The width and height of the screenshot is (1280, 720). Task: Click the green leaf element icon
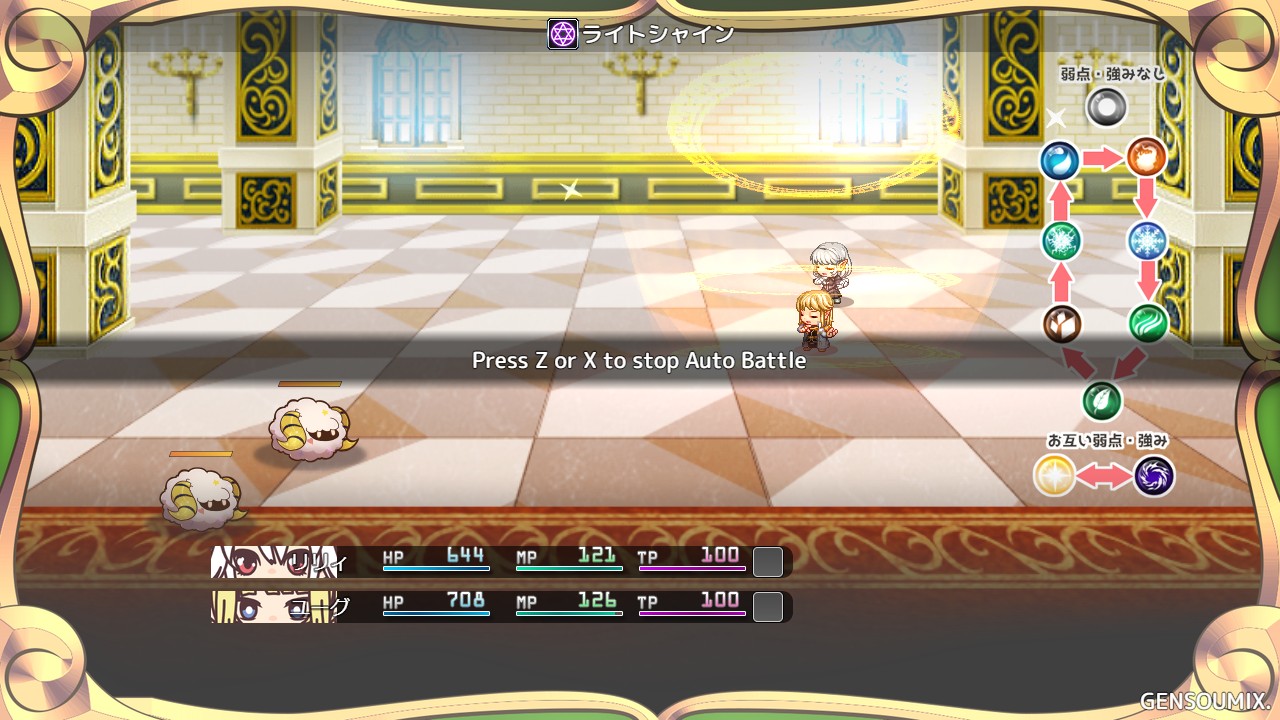[x=1102, y=401]
